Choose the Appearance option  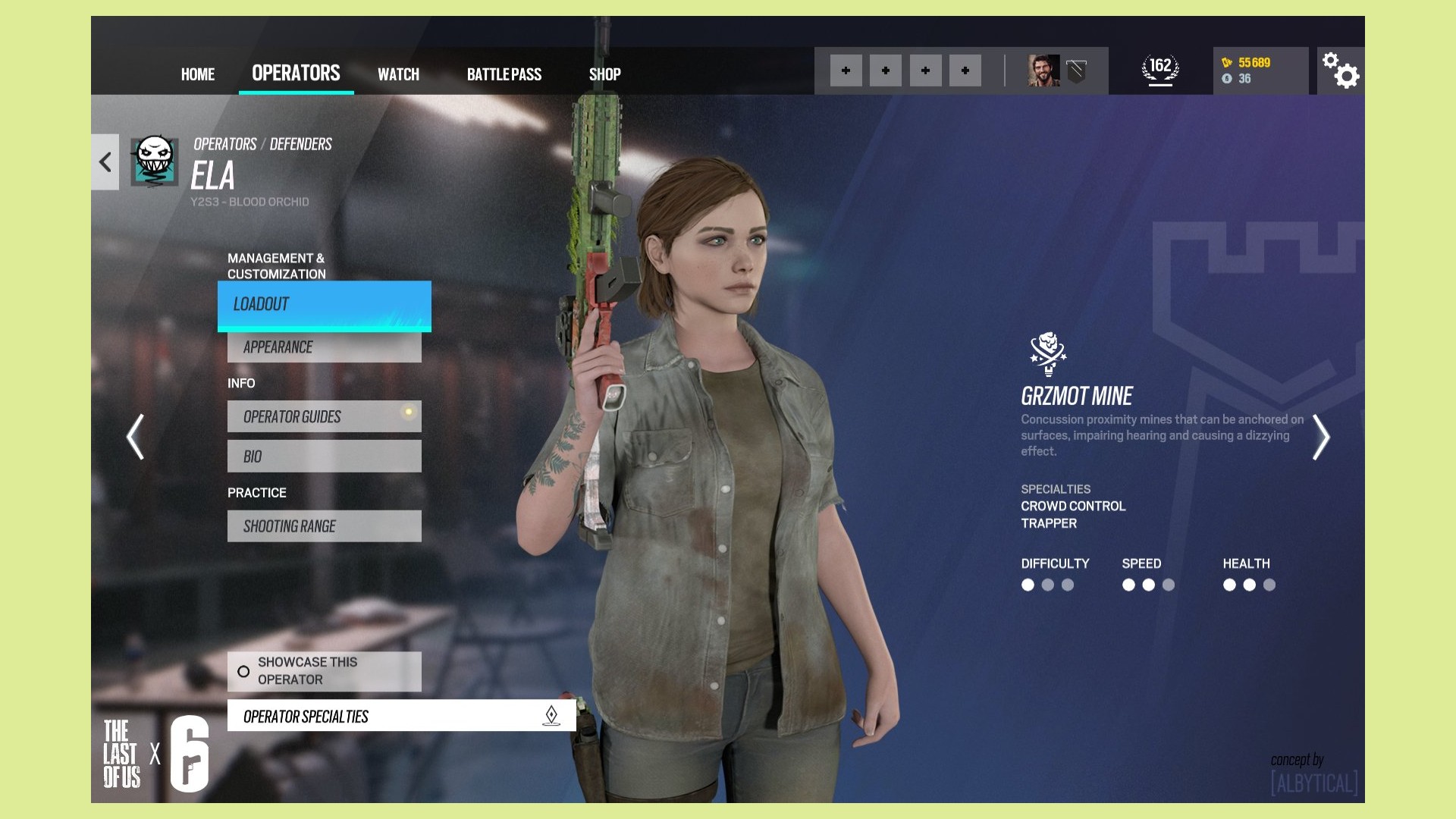click(x=325, y=347)
